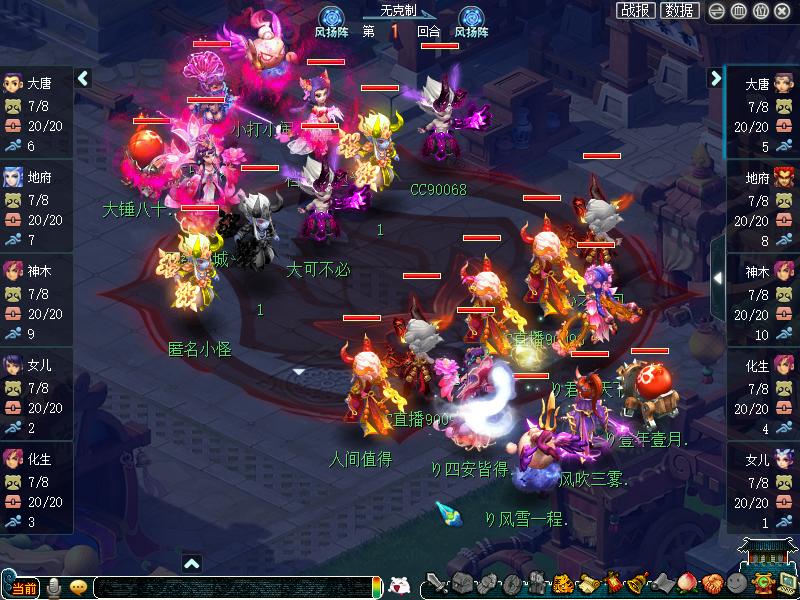Screen dimensions: 800x600
Task: Open the 战报 battle report
Action: [636, 10]
